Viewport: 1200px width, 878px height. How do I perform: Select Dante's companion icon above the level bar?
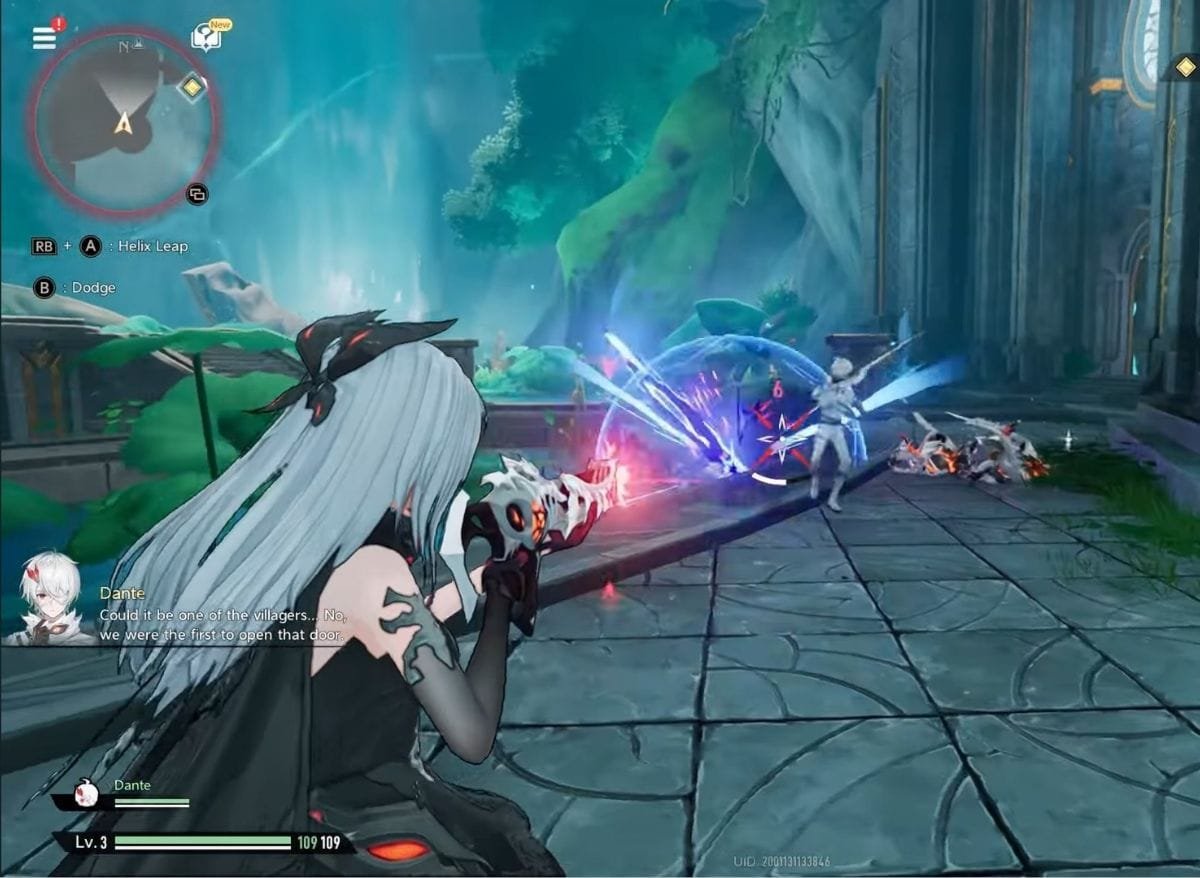coord(88,796)
